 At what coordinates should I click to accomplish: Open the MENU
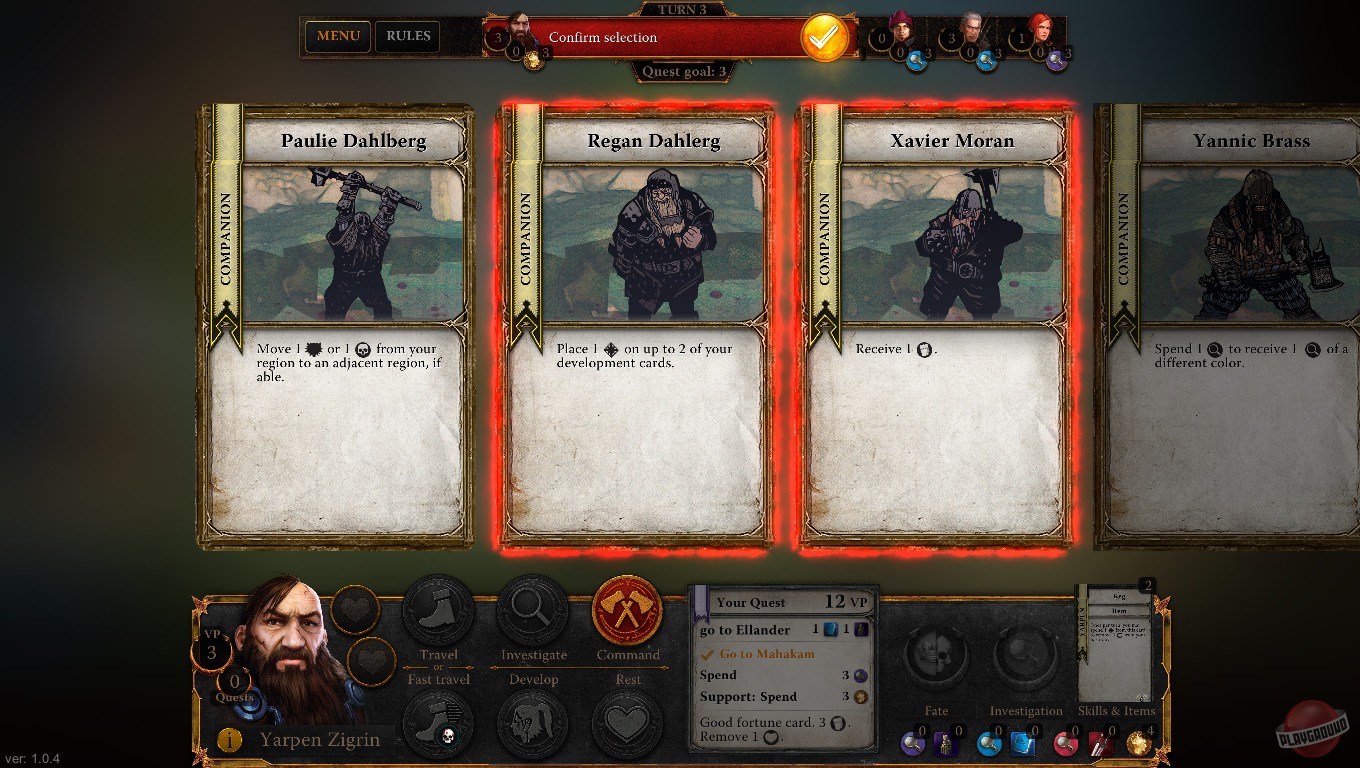337,36
